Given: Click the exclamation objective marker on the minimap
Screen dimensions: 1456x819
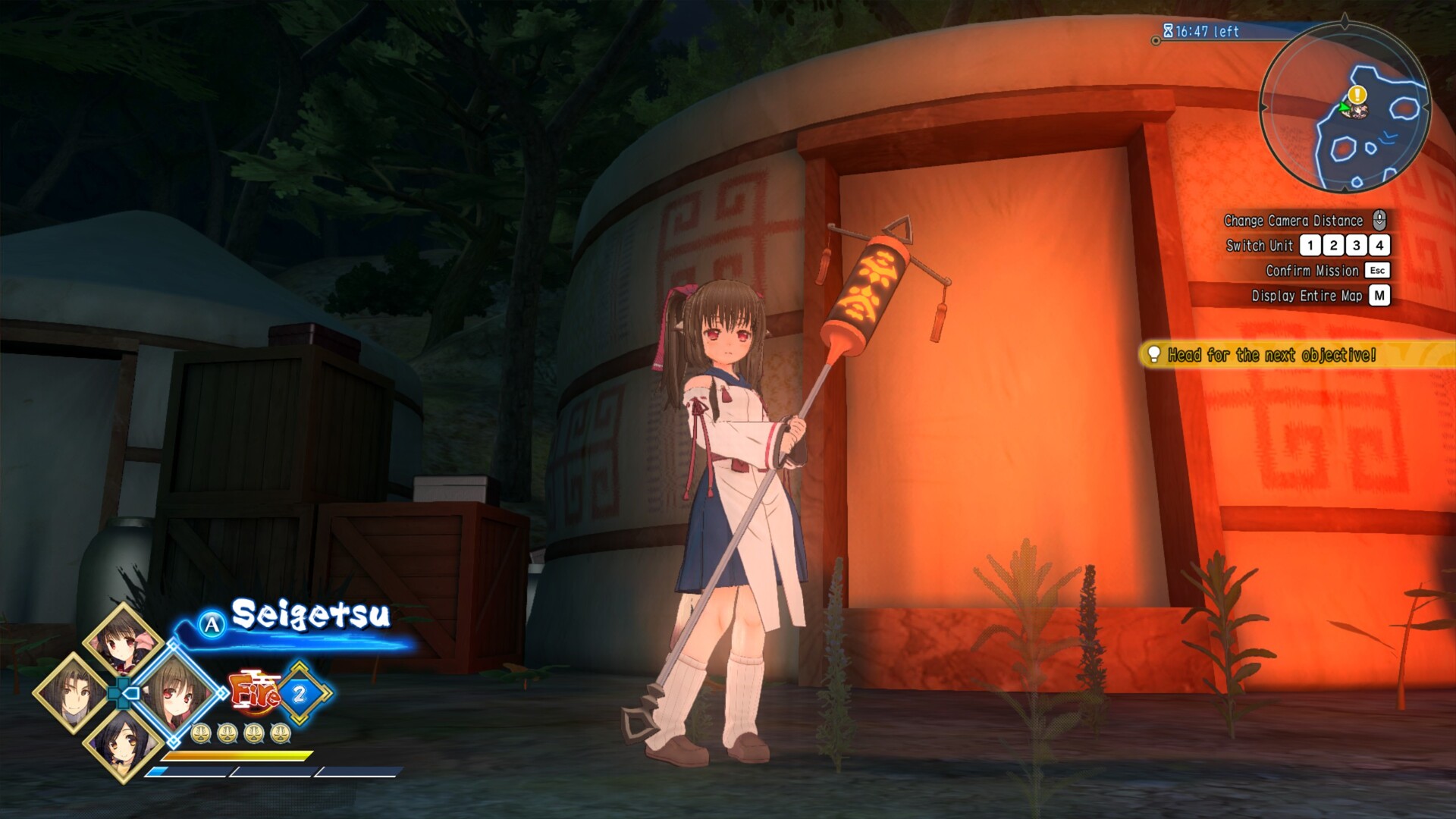Looking at the screenshot, I should (1357, 94).
